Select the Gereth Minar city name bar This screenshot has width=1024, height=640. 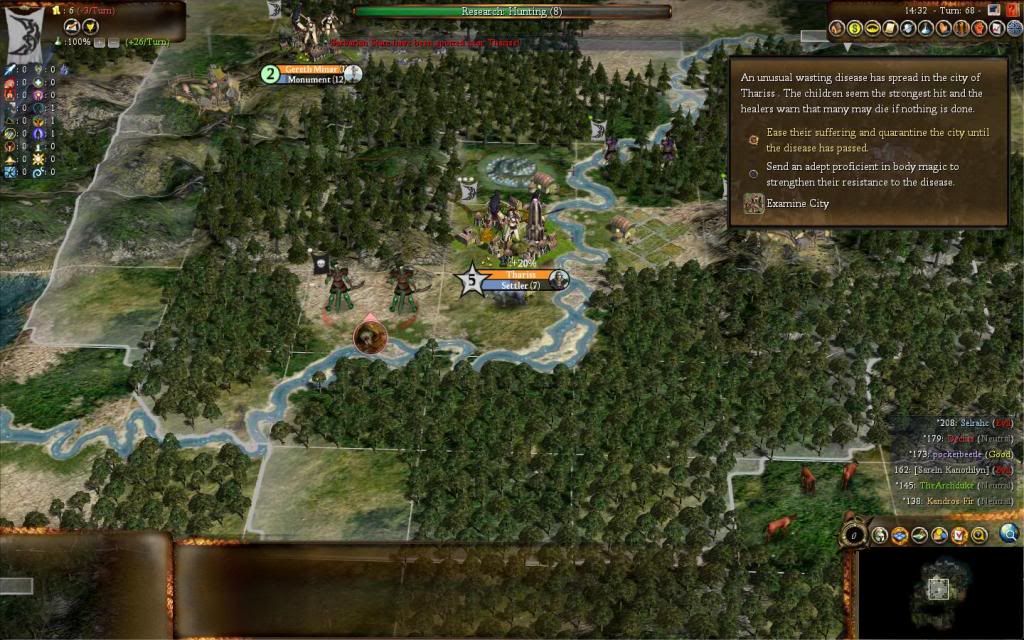click(x=311, y=69)
